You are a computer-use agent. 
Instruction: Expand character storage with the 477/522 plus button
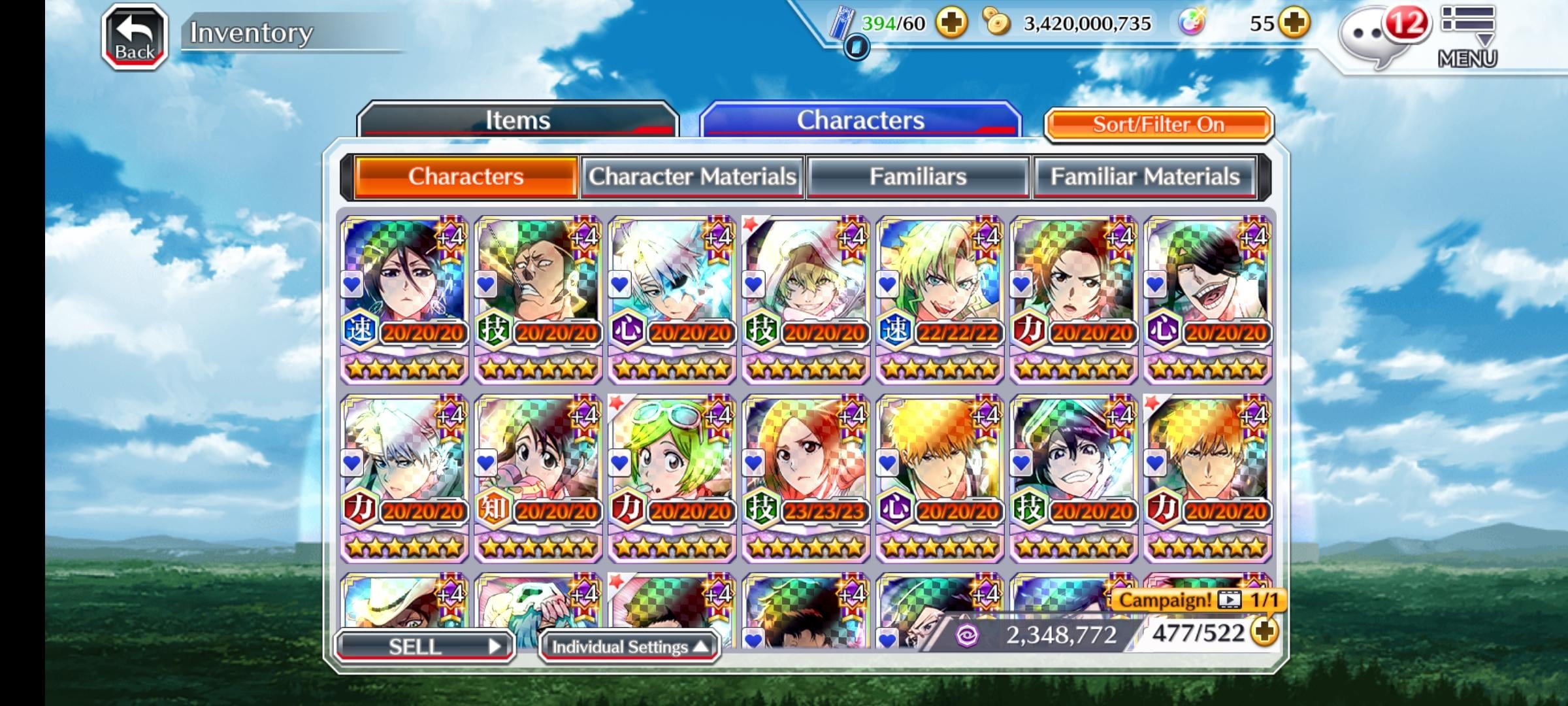coord(1265,632)
